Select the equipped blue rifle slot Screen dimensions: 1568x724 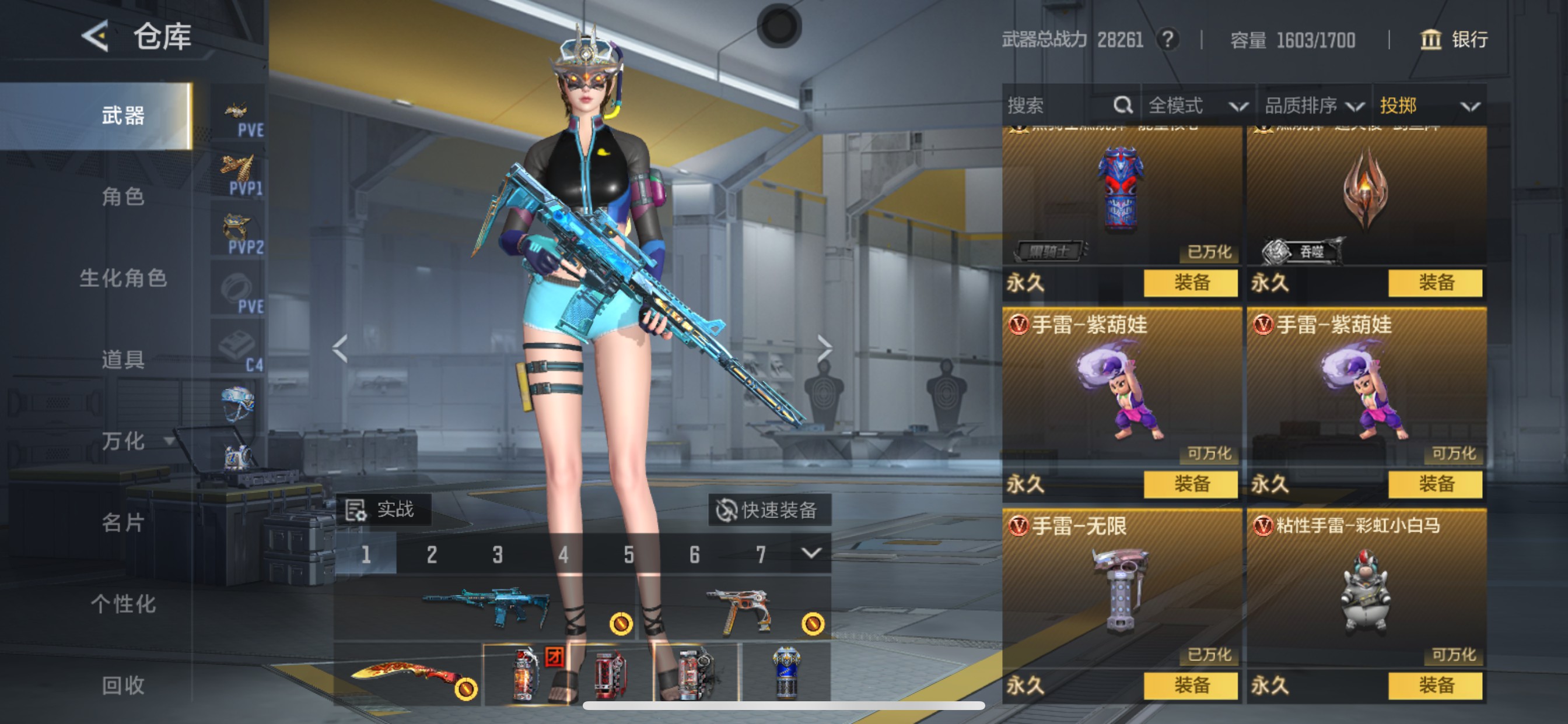click(x=484, y=607)
